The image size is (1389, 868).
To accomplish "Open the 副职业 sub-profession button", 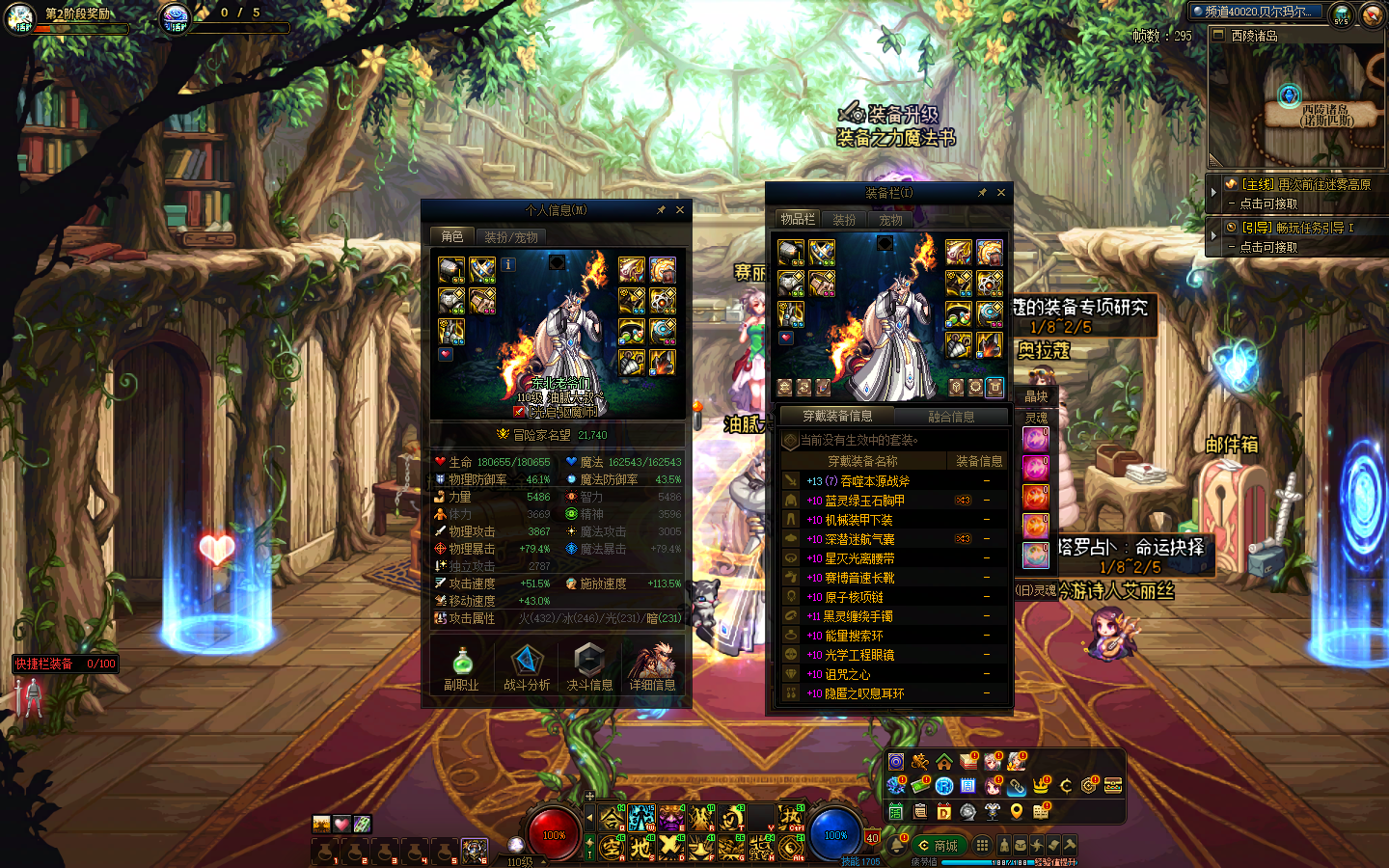I will (x=461, y=667).
